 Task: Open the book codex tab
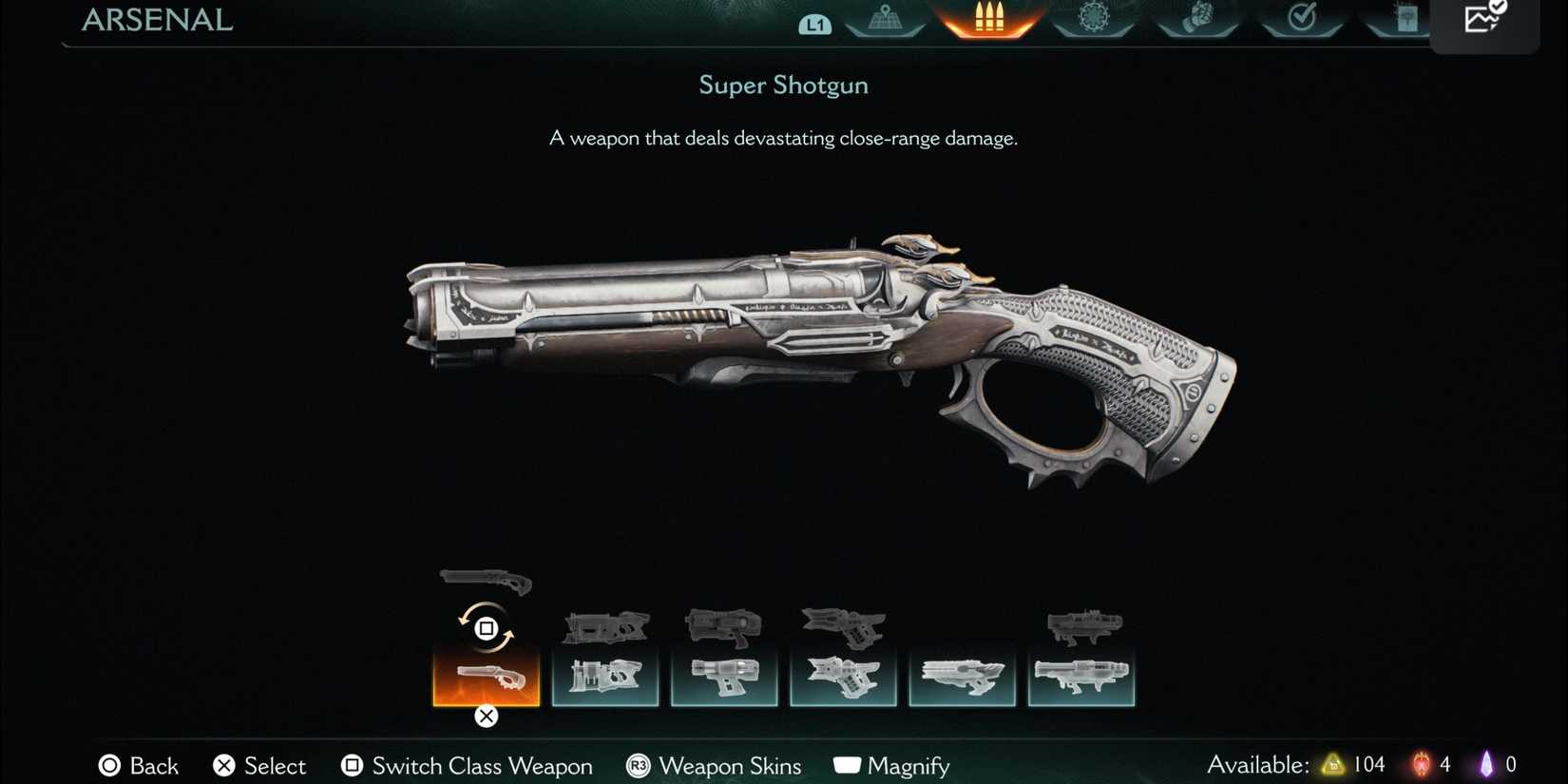tap(1405, 19)
